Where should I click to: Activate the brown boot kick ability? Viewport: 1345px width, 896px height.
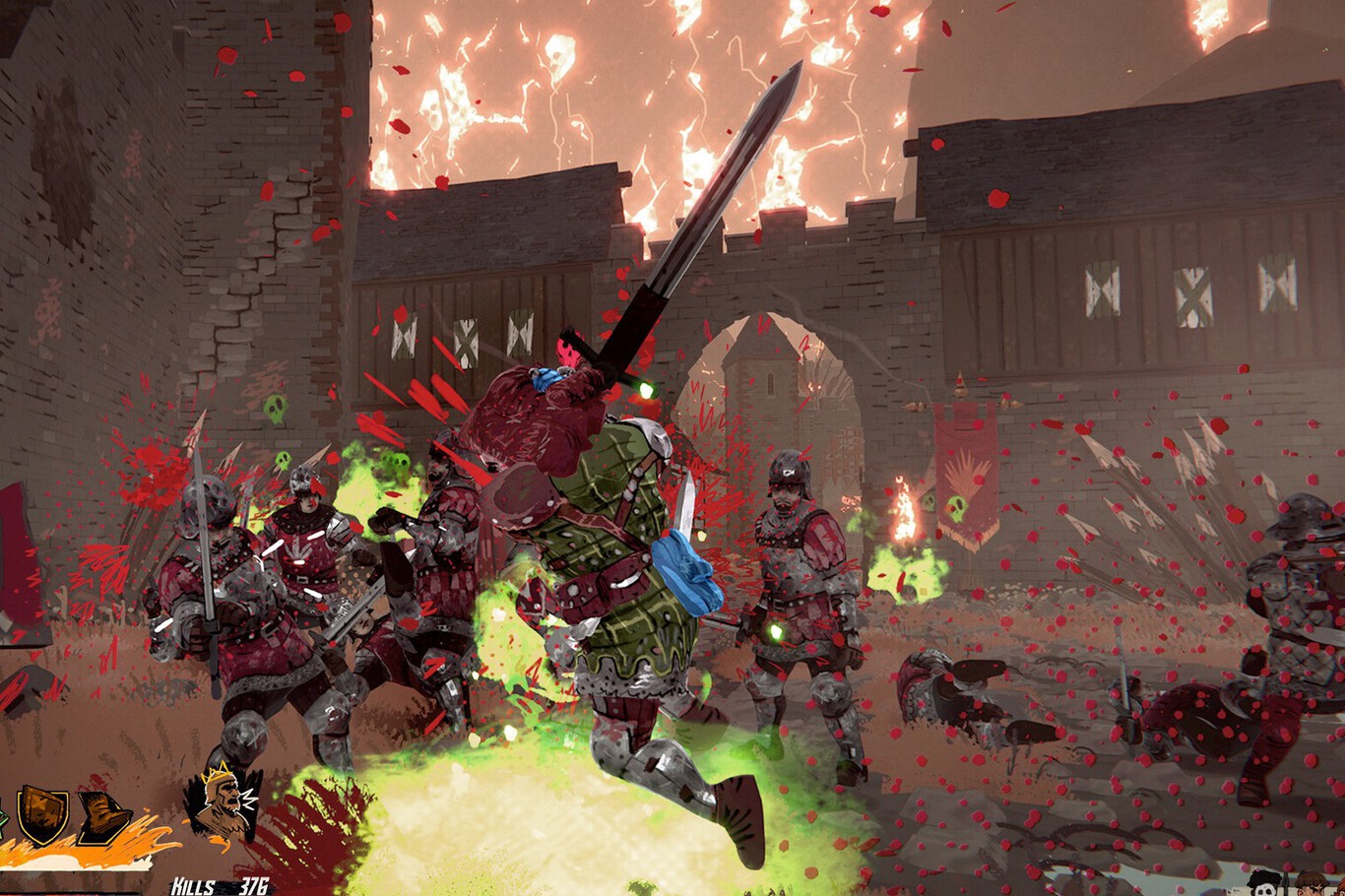coord(103,816)
